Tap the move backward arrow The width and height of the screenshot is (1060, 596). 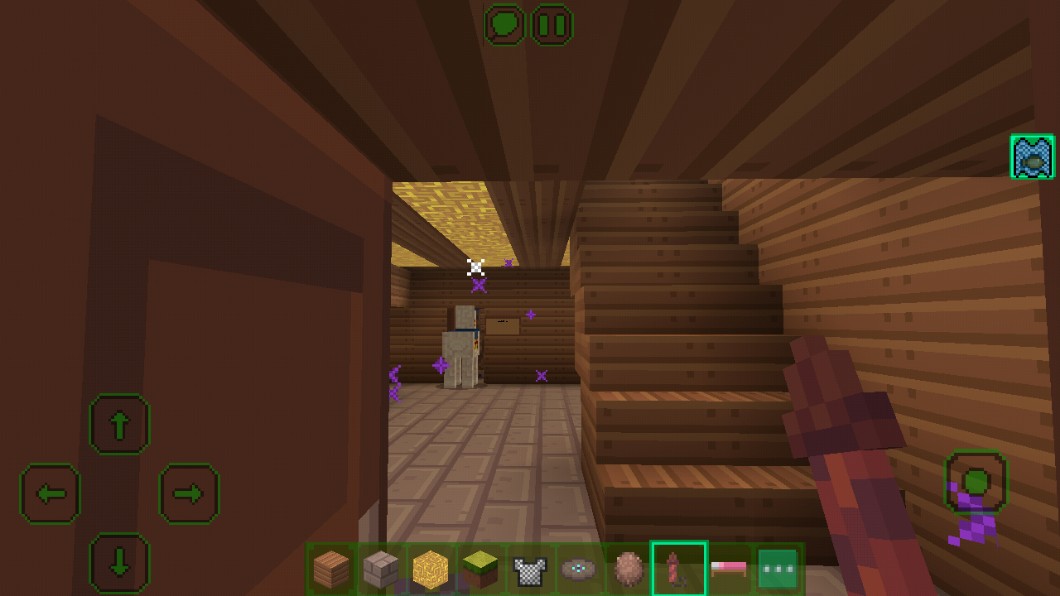[x=119, y=562]
